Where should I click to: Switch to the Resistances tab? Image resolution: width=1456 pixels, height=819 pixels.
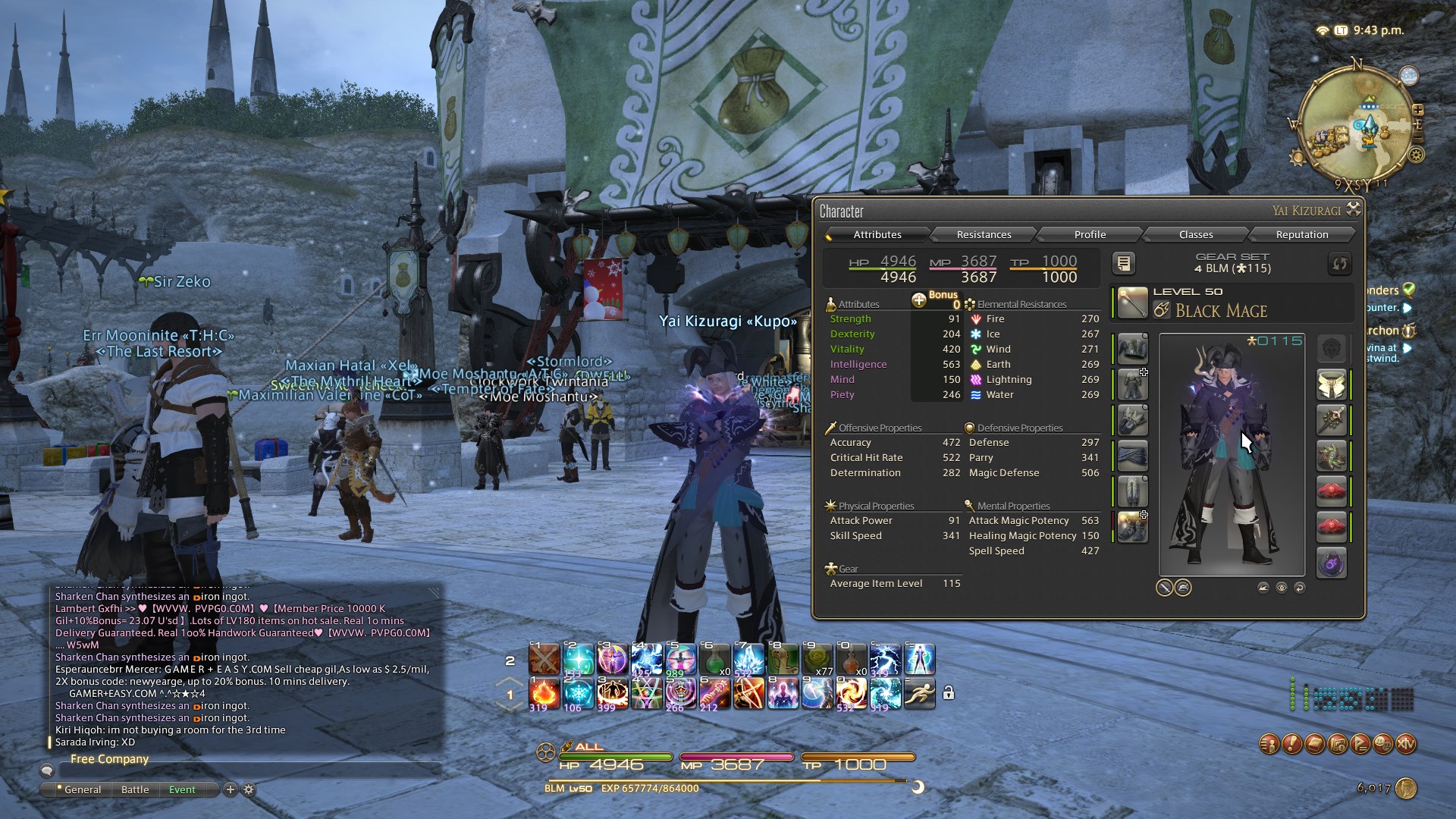984,234
